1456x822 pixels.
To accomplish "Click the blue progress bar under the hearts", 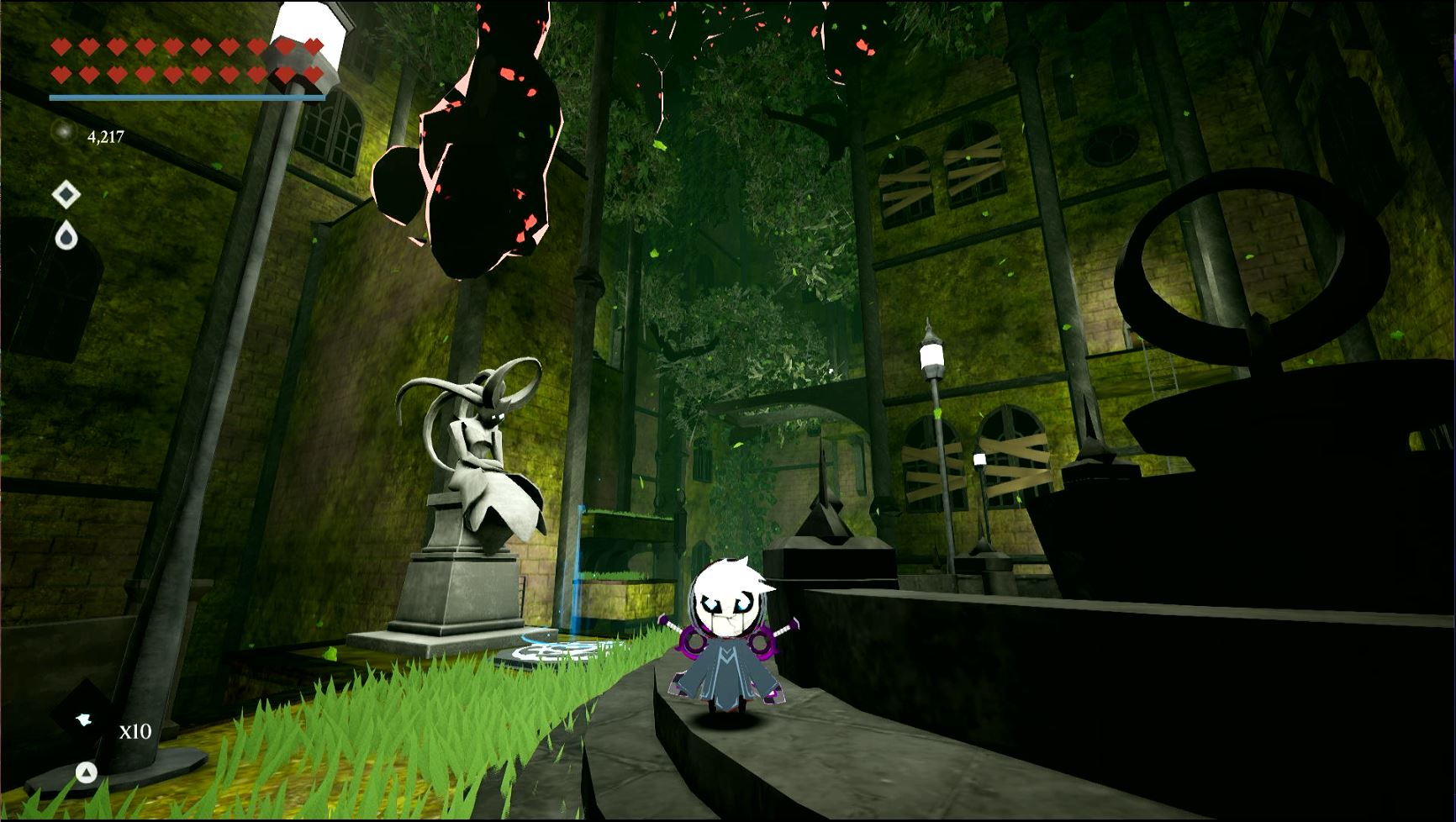I will coord(187,97).
